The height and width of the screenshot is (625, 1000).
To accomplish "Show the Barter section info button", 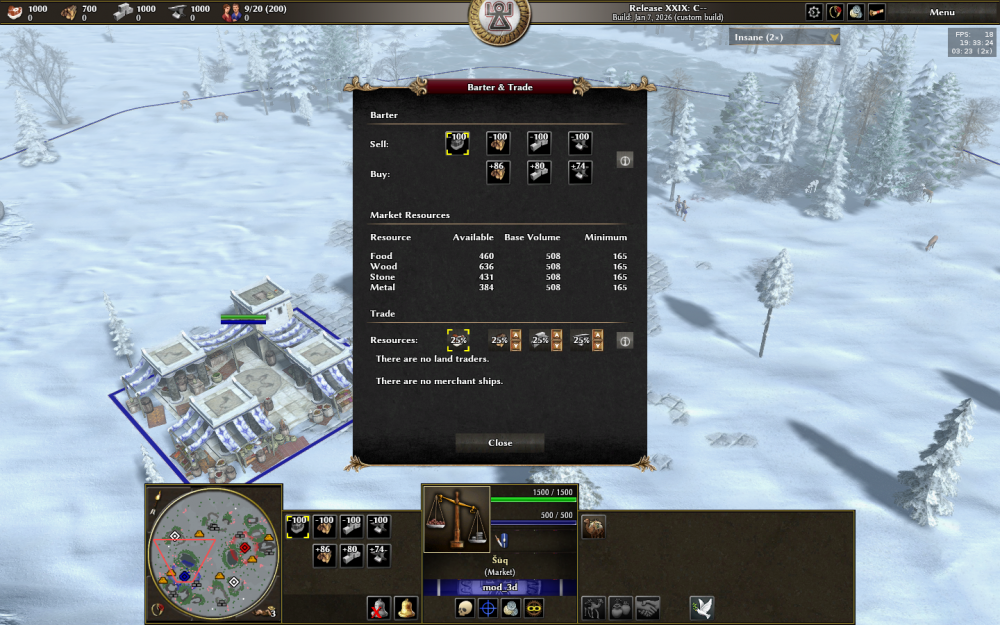I will click(624, 160).
